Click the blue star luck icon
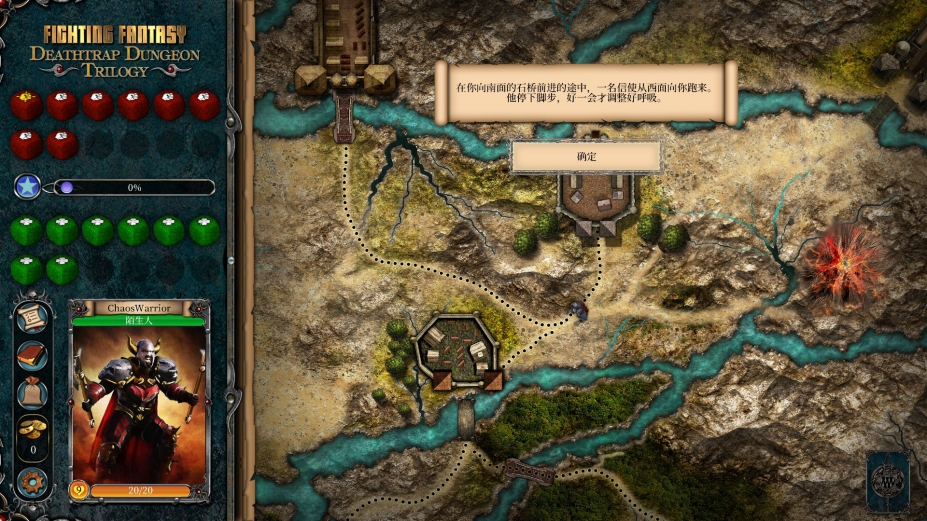Image resolution: width=927 pixels, height=521 pixels. pos(28,187)
